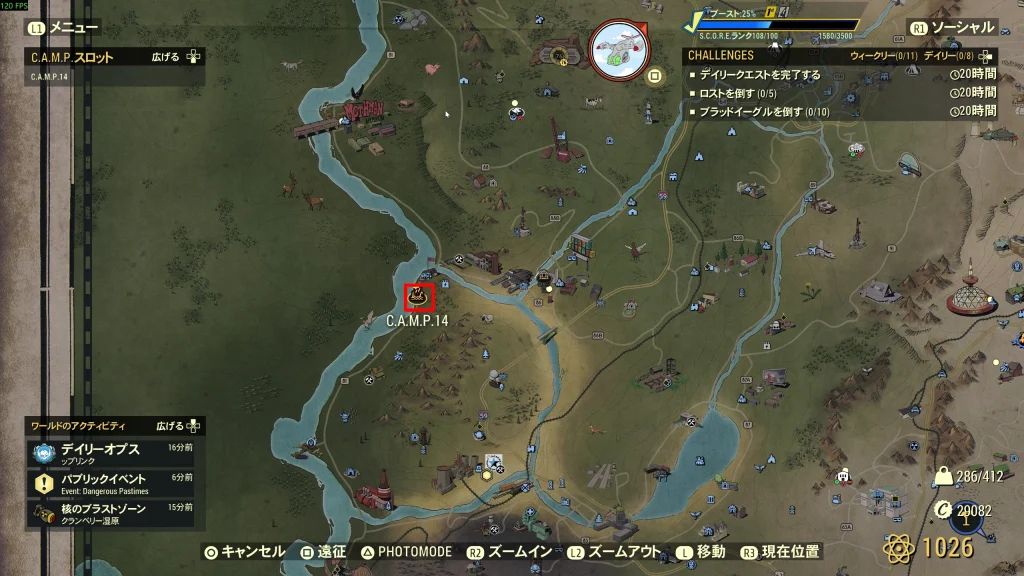Open the Atom shop currency icon
Screen dimensions: 1024x576
(899, 547)
